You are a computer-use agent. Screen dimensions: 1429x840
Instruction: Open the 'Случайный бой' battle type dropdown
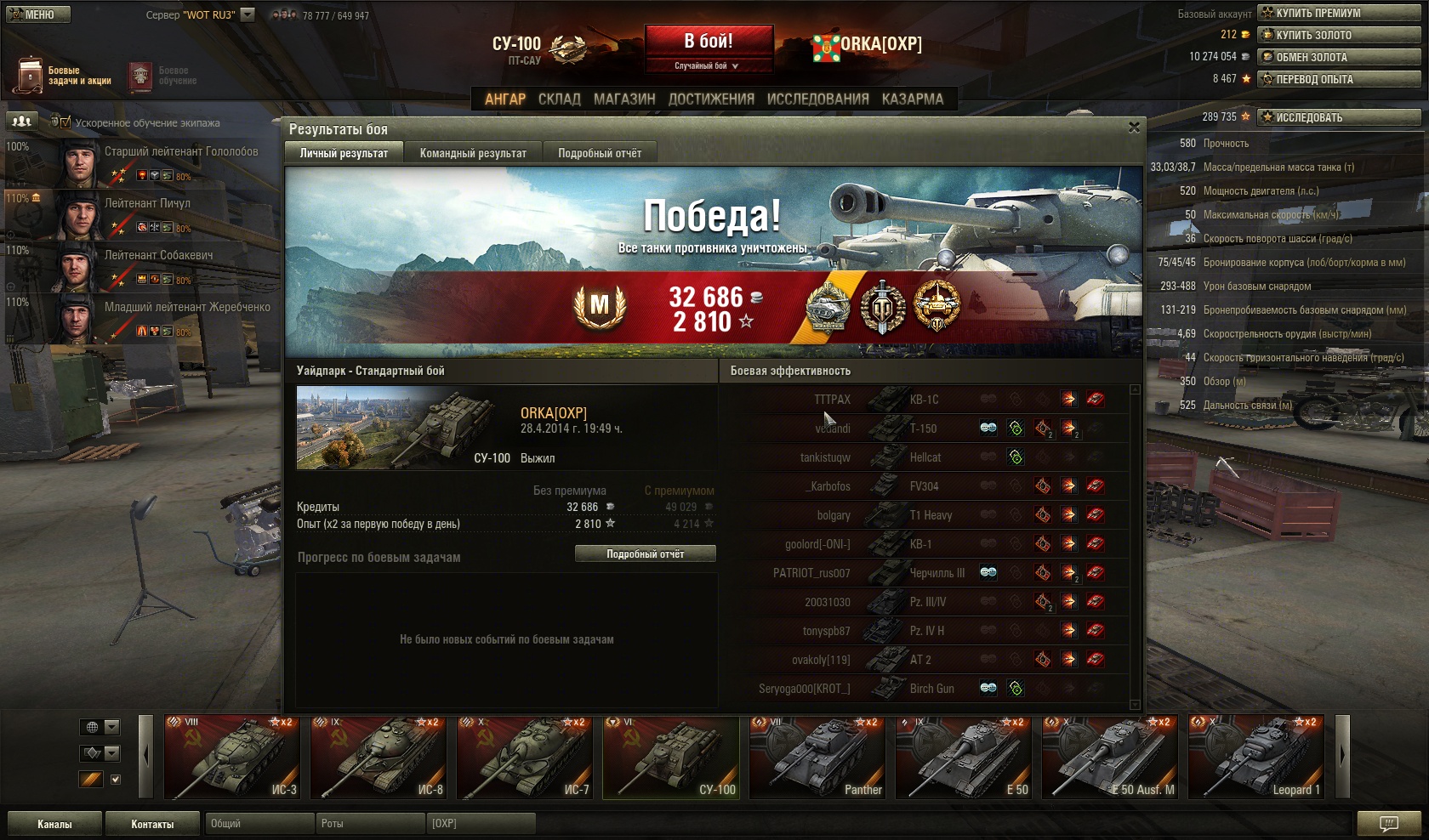click(x=708, y=66)
